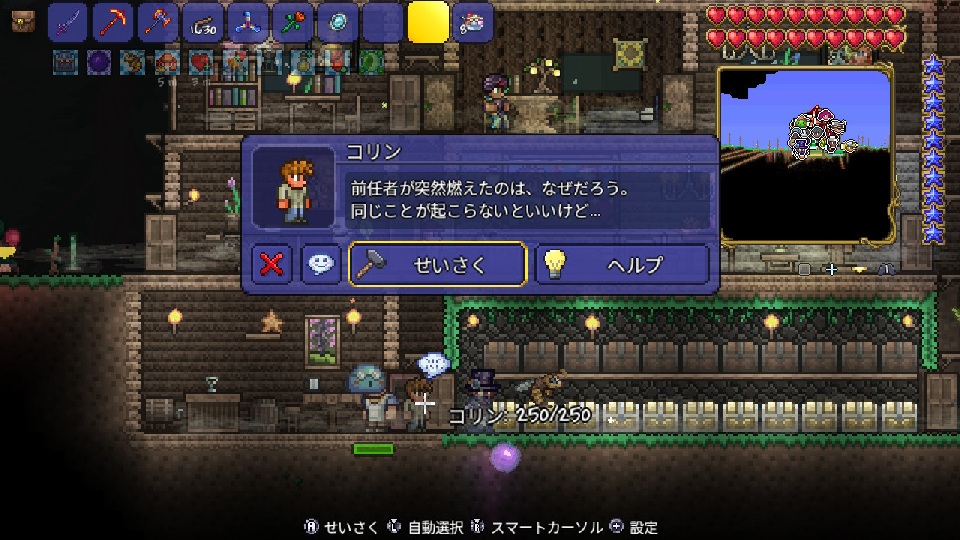960x540 pixels.
Task: Click the dark purple orb buff icon
Action: pyautogui.click(x=99, y=62)
